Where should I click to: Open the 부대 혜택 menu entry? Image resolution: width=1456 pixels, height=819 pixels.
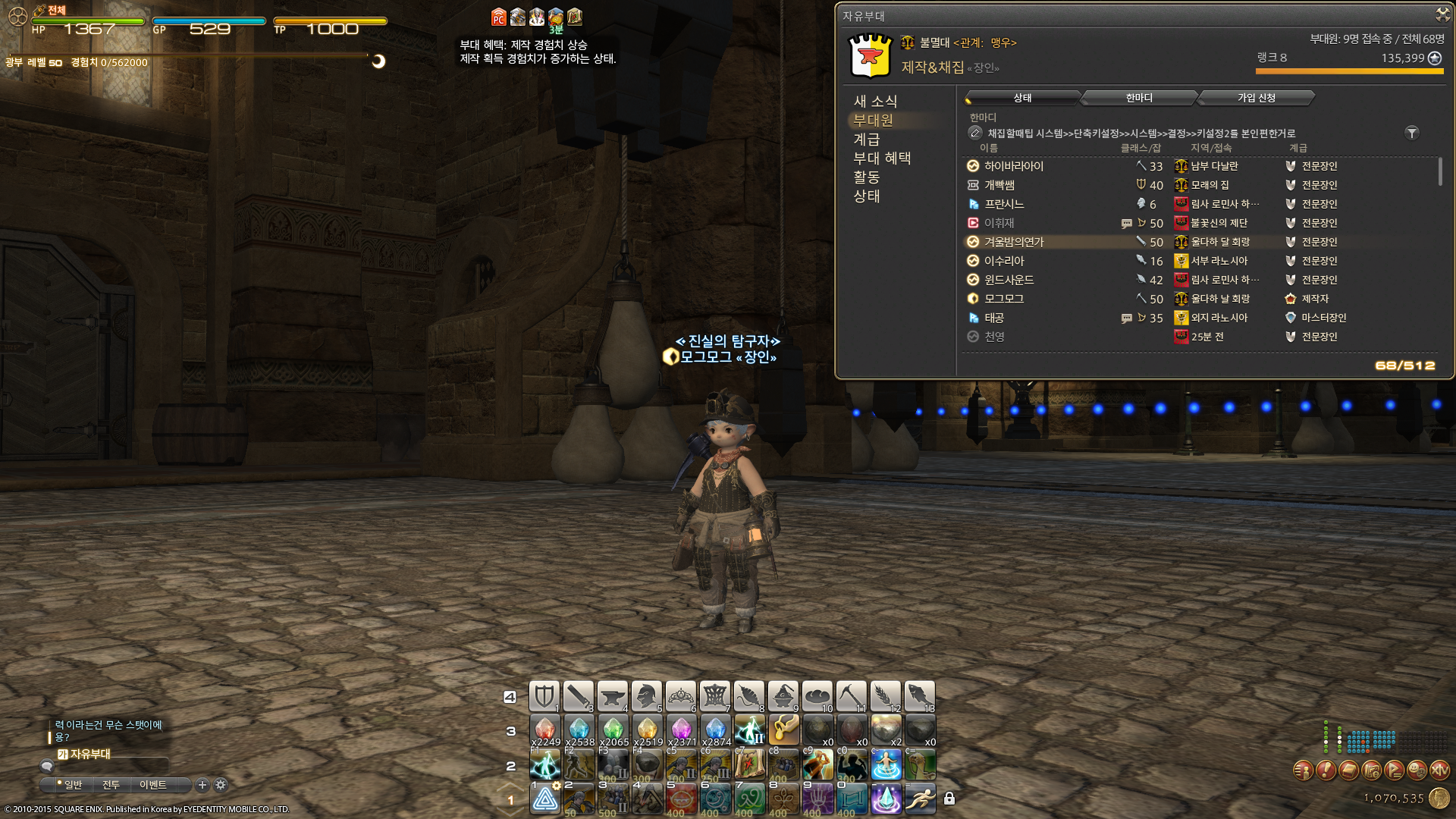(x=882, y=158)
